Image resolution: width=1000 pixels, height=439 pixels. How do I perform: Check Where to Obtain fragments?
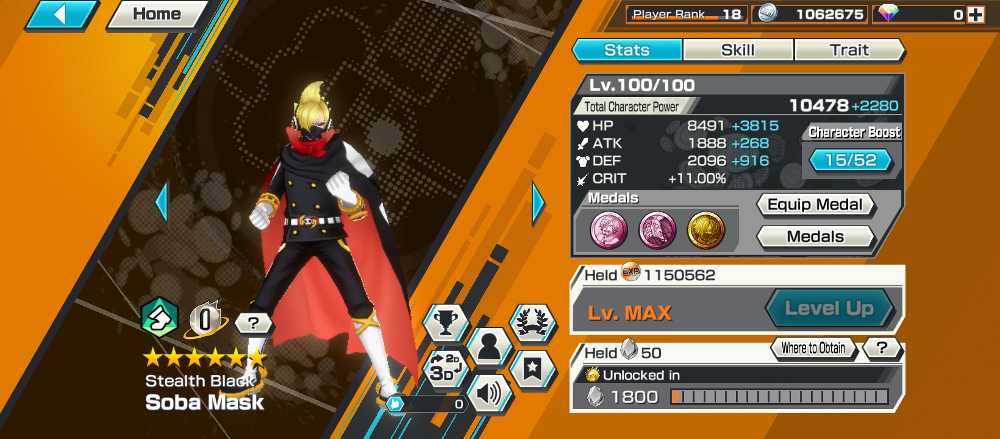point(813,349)
